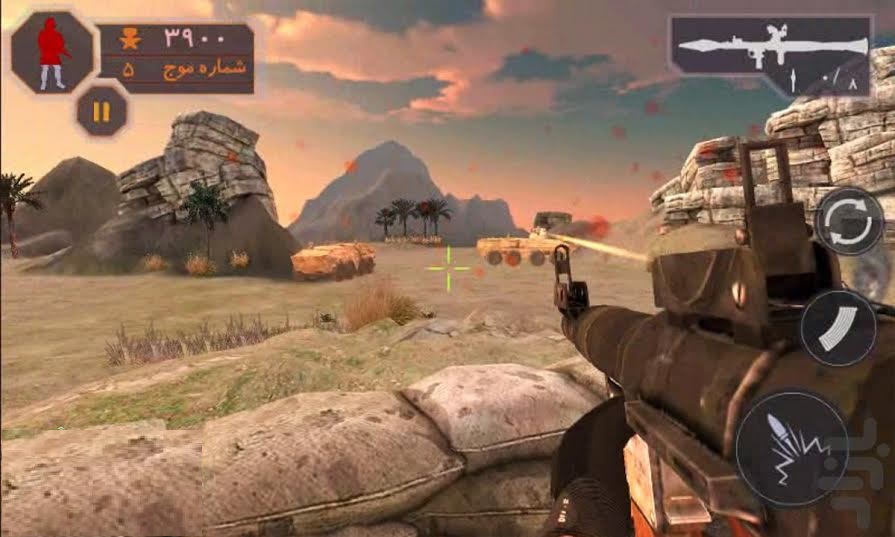Reload using the ammo magazine button
Screen dimensions: 895x537
[838, 329]
